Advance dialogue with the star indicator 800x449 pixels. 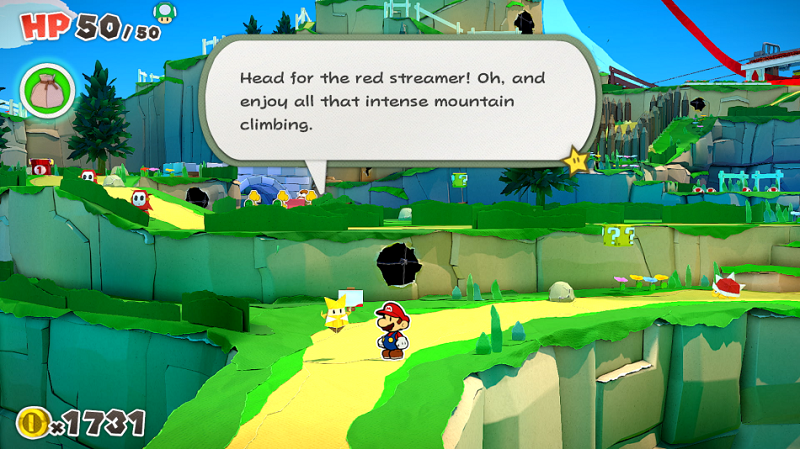(575, 160)
